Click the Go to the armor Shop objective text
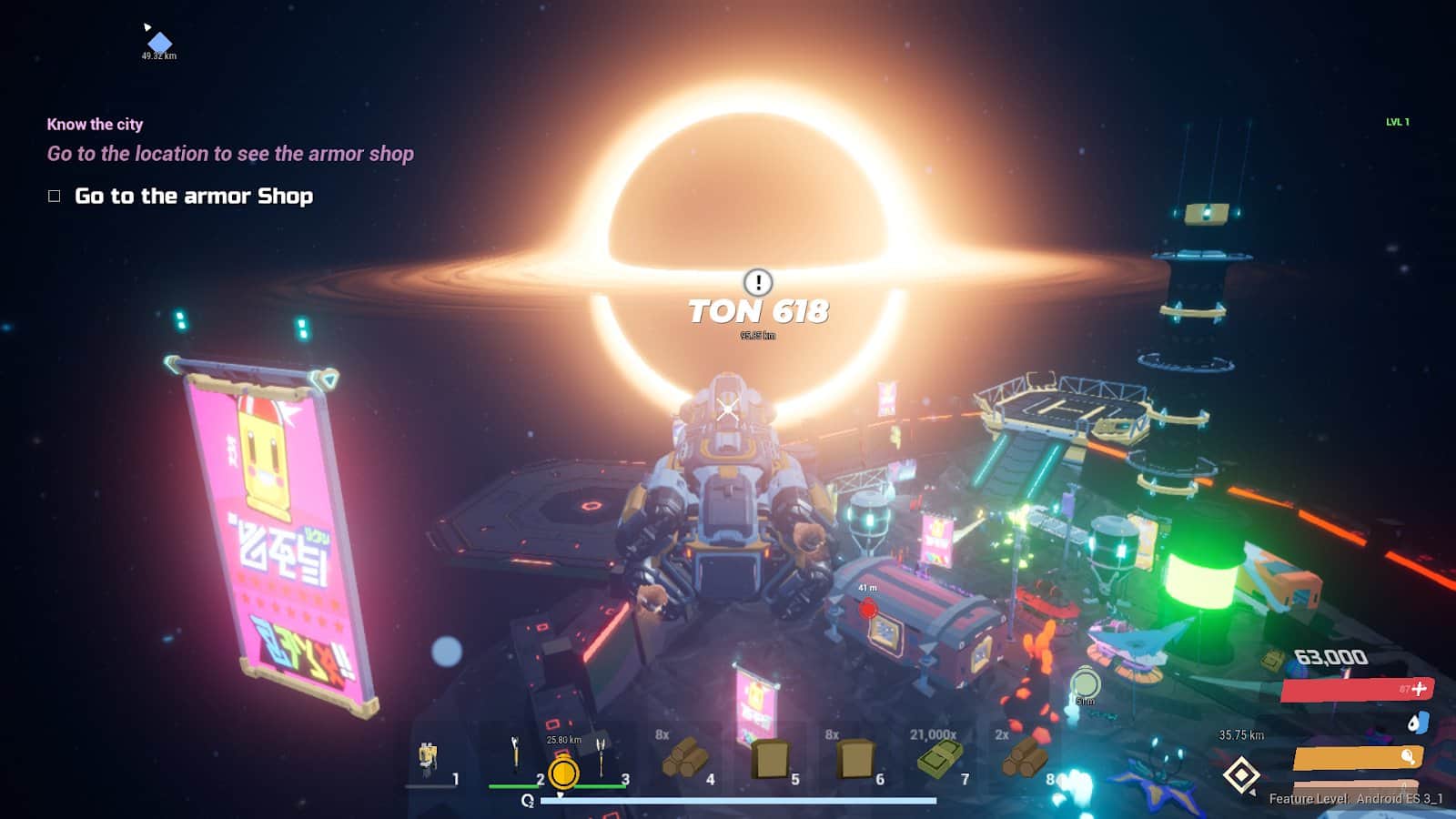Viewport: 1456px width, 819px height. [193, 196]
